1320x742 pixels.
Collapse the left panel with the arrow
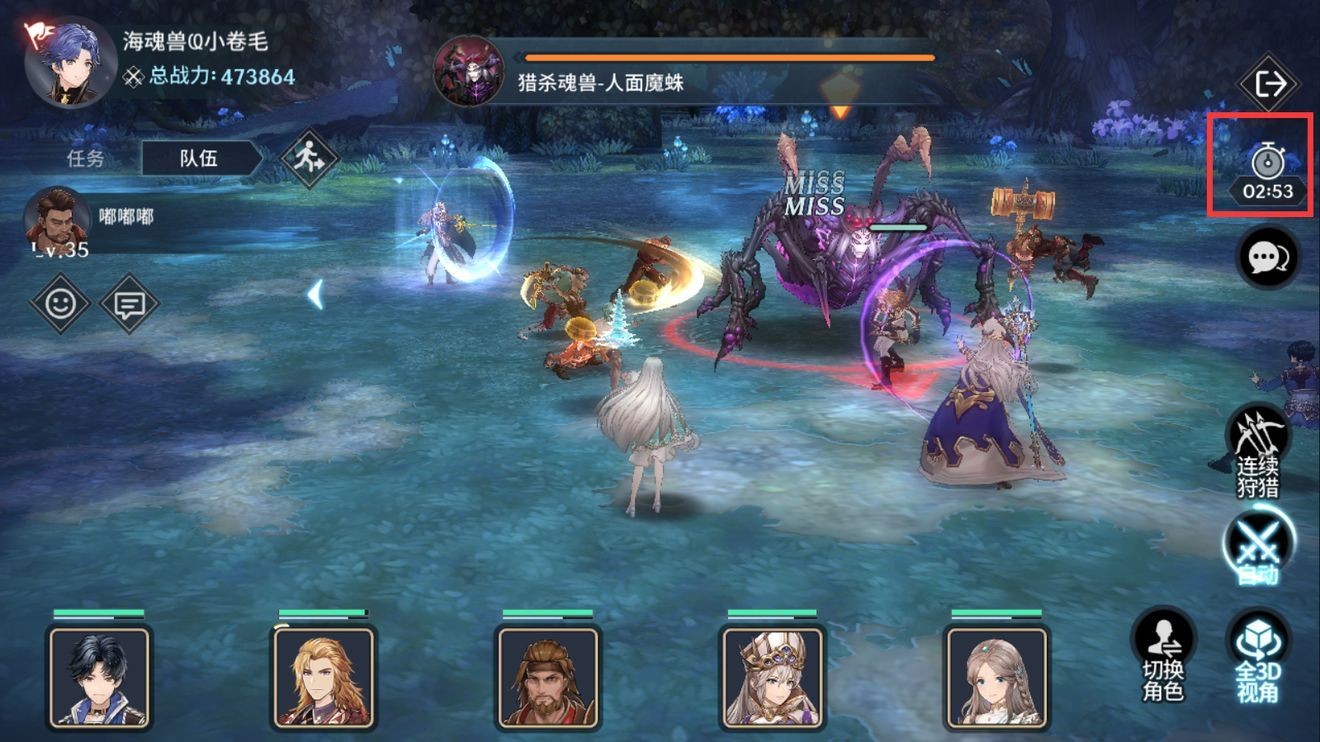click(x=315, y=294)
